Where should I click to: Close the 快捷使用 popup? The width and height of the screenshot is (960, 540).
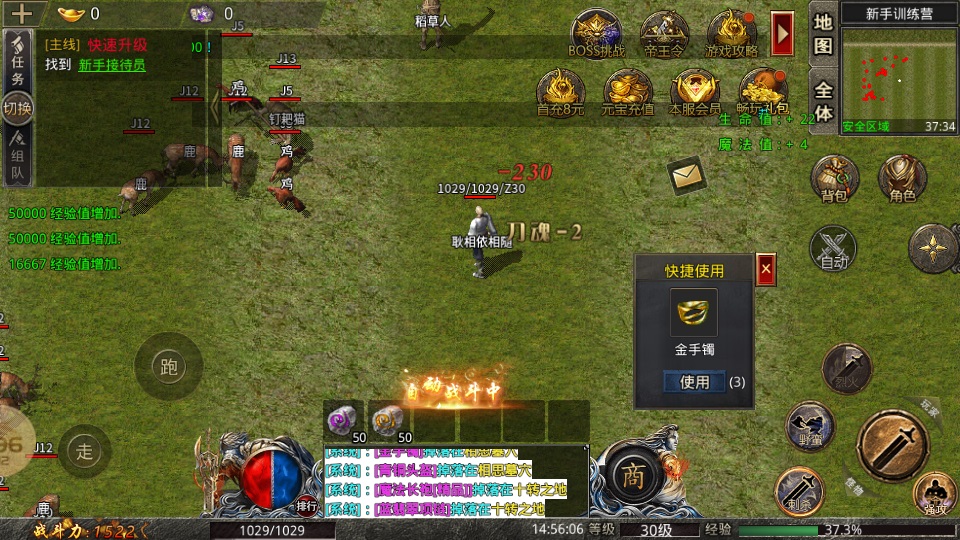pos(766,269)
